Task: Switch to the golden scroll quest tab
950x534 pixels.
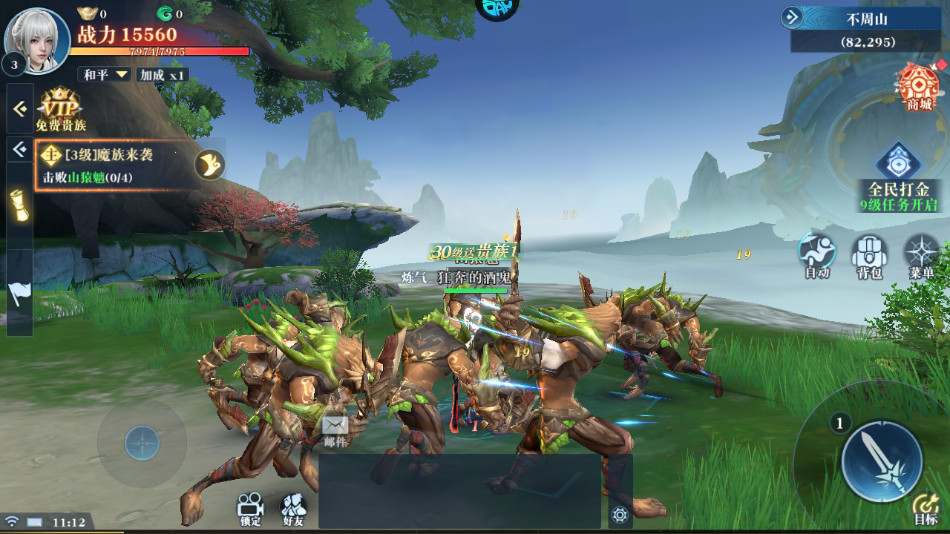Action: 19,205
